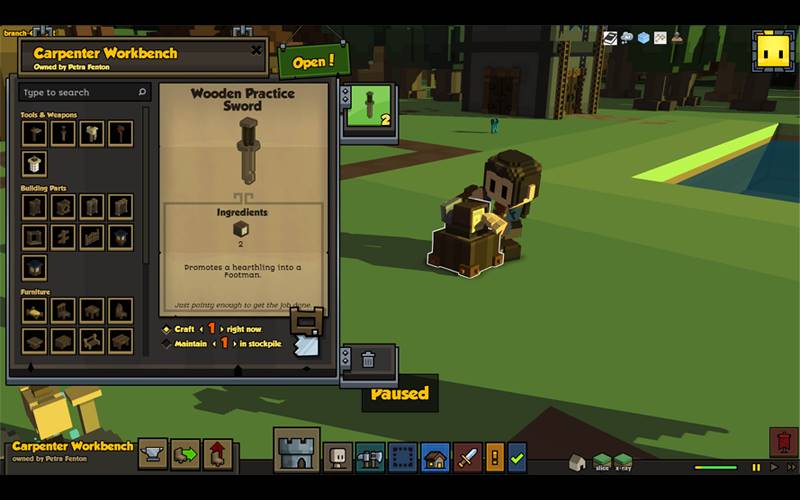Image resolution: width=800 pixels, height=500 pixels.
Task: Click the yellow face portrait icon
Action: click(x=771, y=49)
